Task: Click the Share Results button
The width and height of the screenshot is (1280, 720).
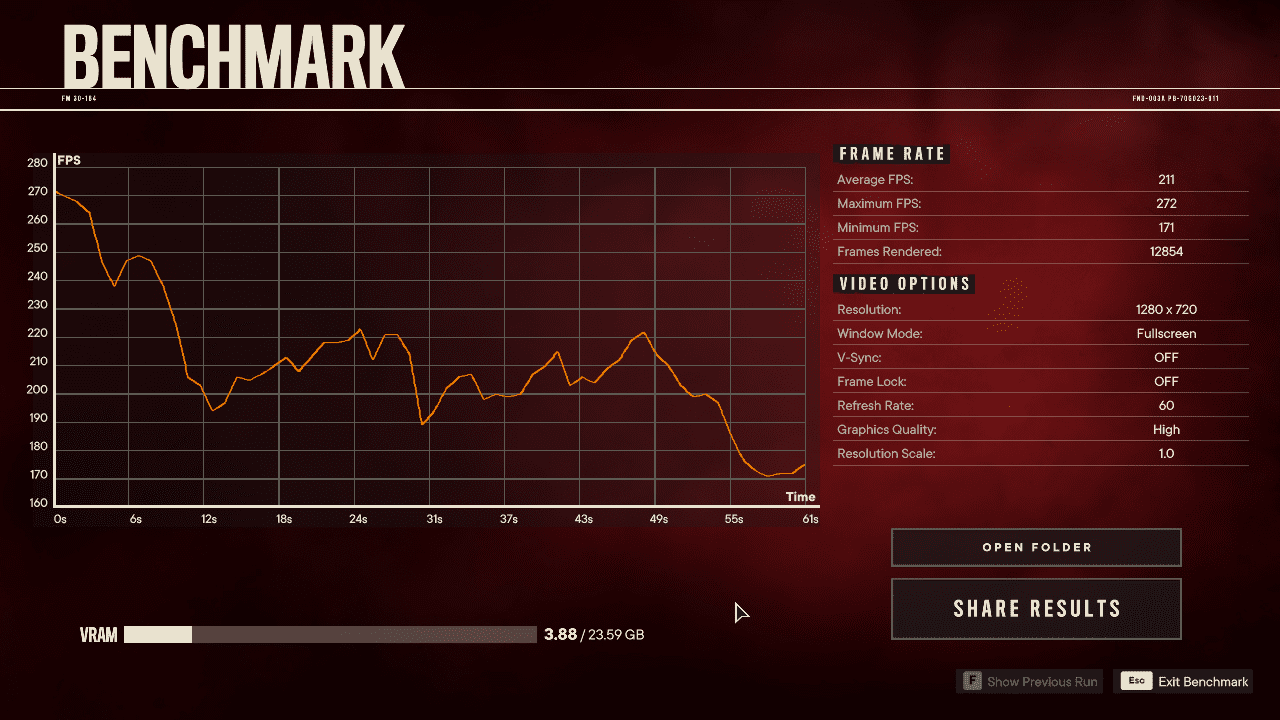Action: coord(1036,609)
